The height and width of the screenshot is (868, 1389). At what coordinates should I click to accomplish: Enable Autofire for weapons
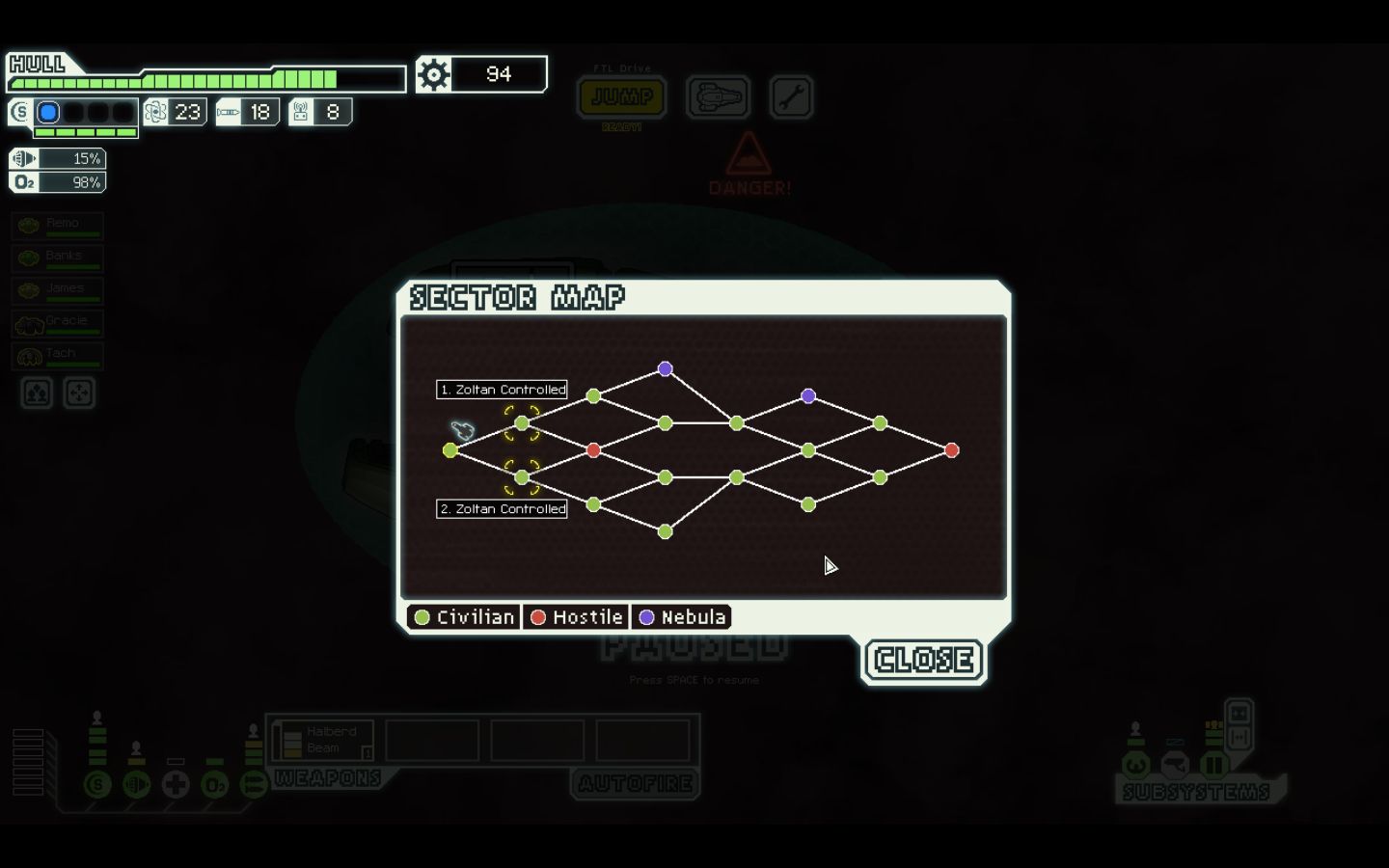point(634,784)
